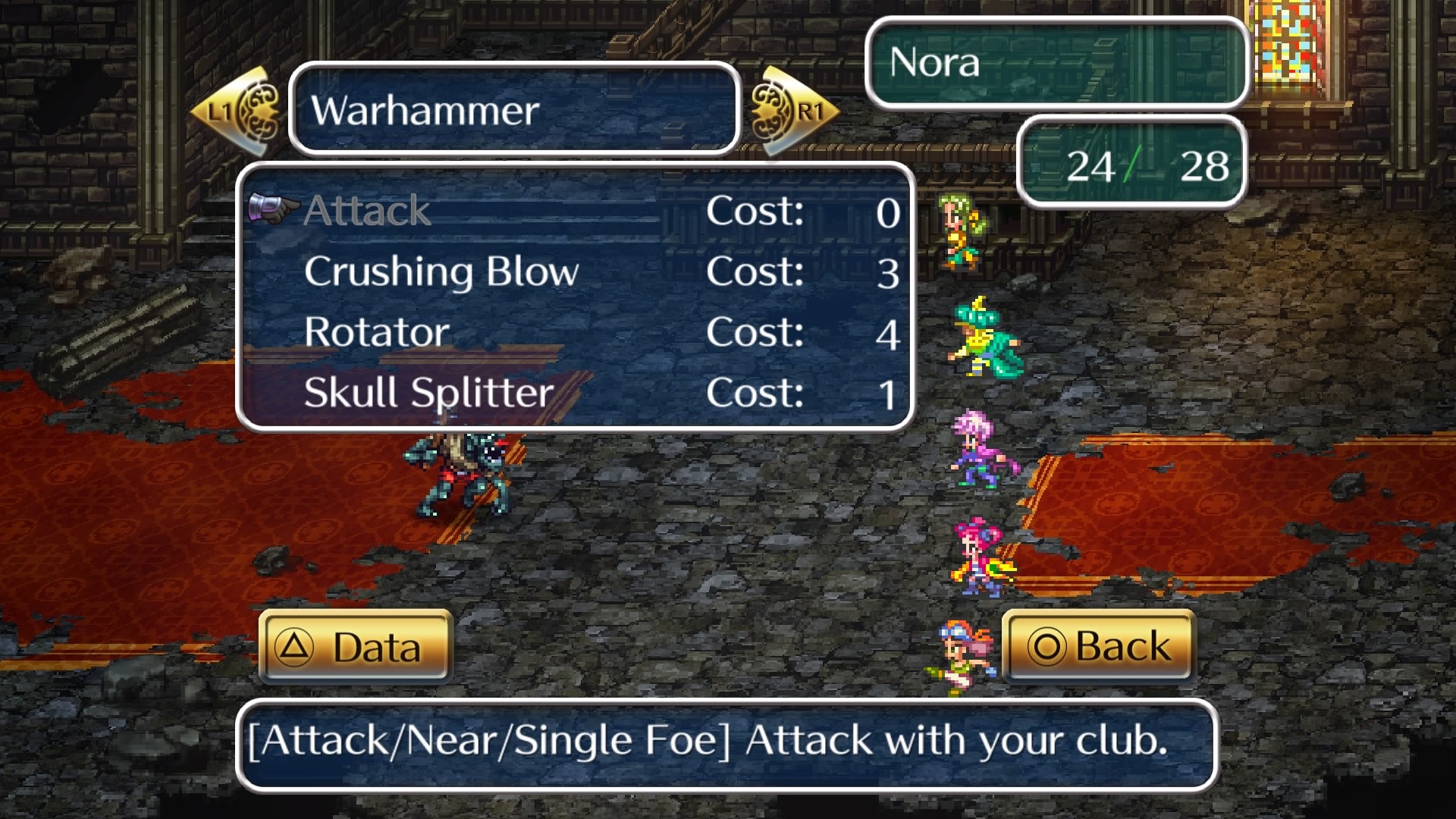Switch to the previous weapon with left arrow
The height and width of the screenshot is (819, 1456).
pyautogui.click(x=235, y=111)
